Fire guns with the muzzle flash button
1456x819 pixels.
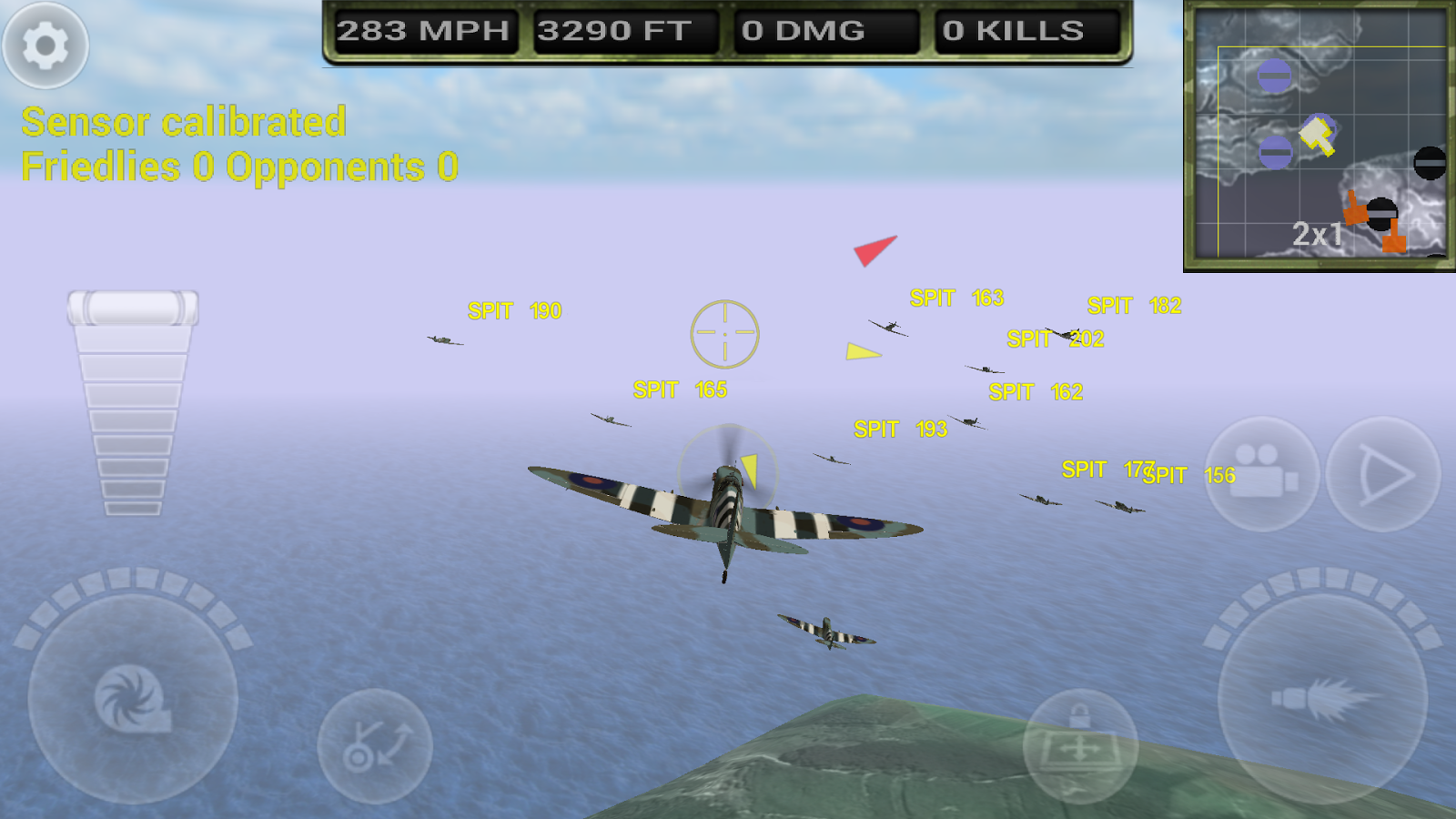click(1322, 699)
